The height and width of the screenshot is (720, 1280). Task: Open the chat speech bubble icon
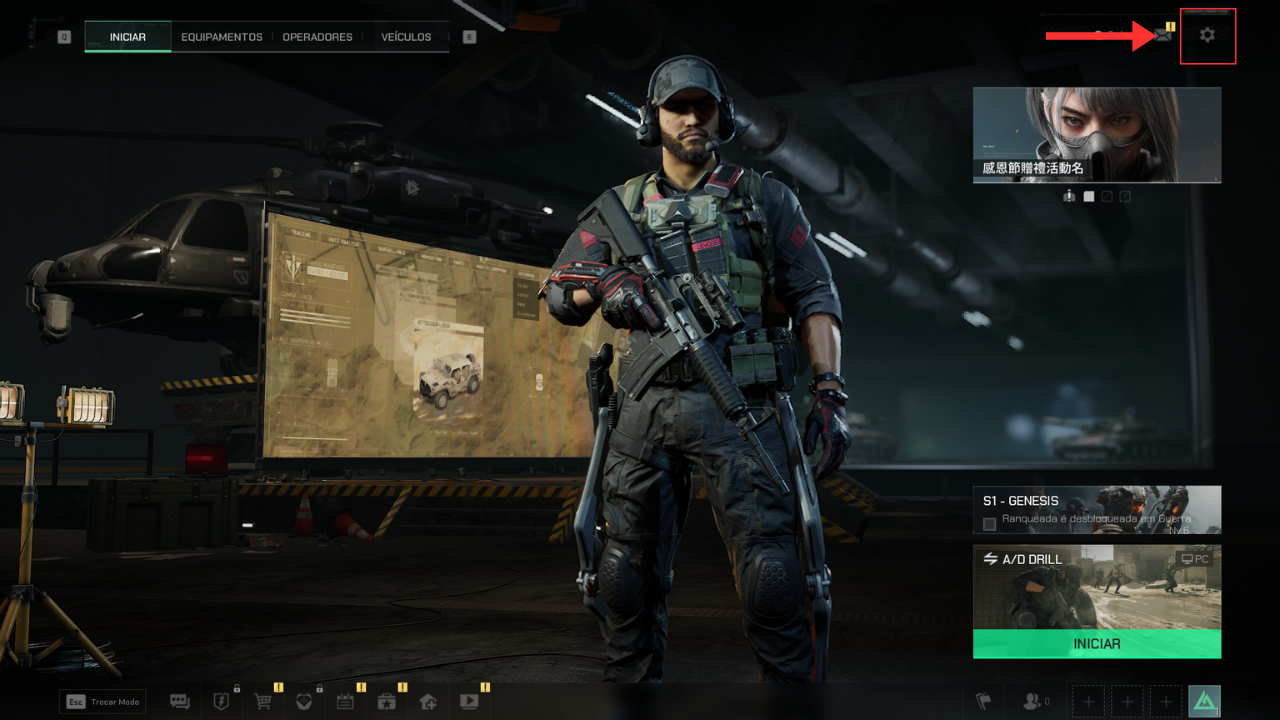click(180, 702)
